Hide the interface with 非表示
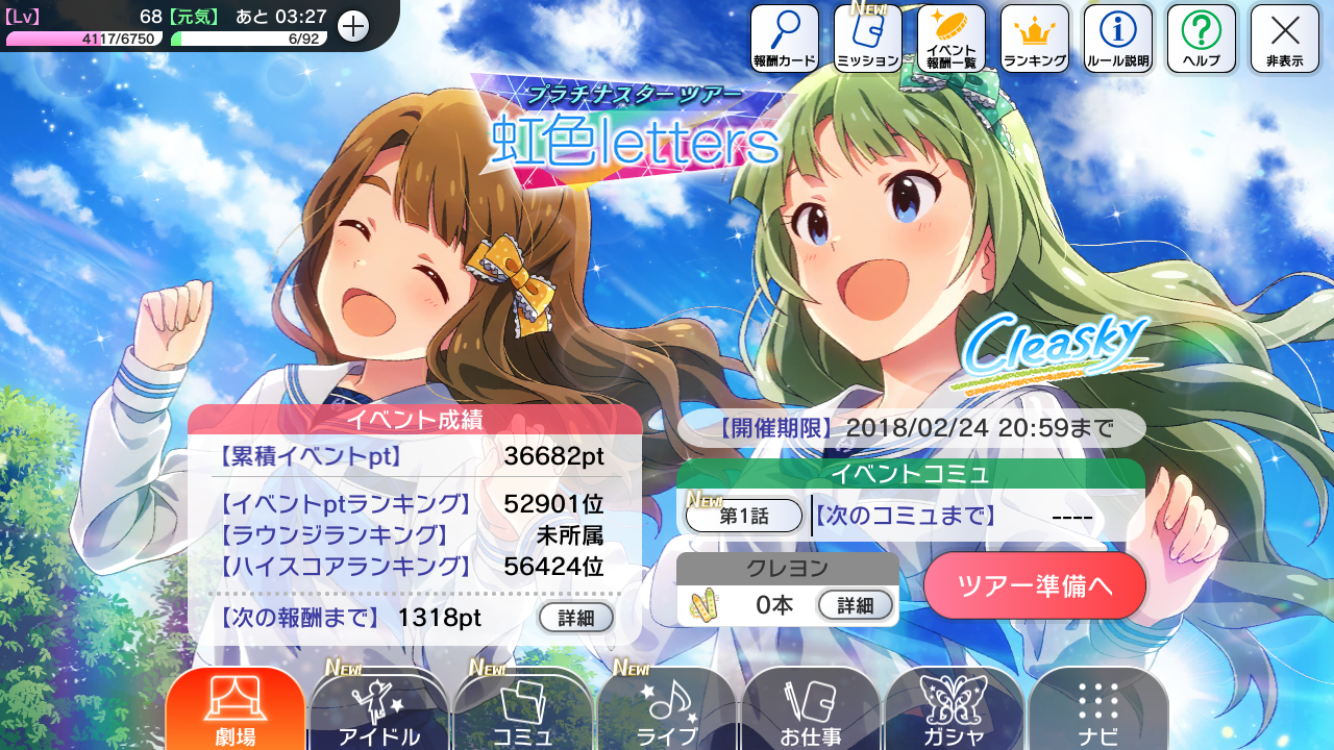The image size is (1334, 750). 1285,39
